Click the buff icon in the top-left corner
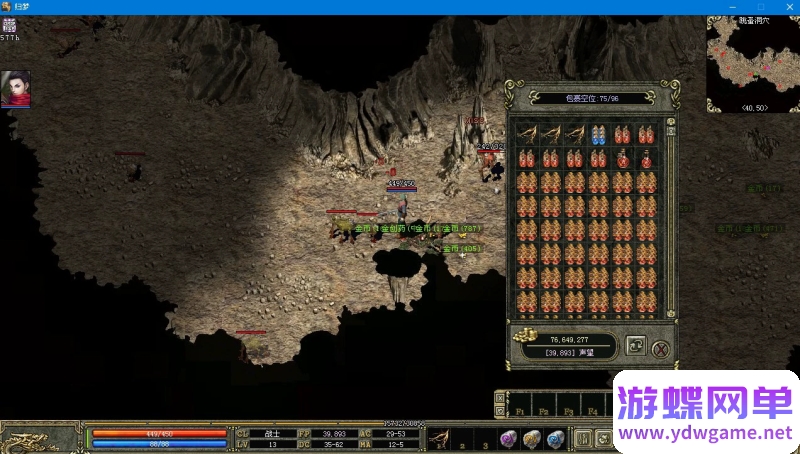 tap(9, 26)
